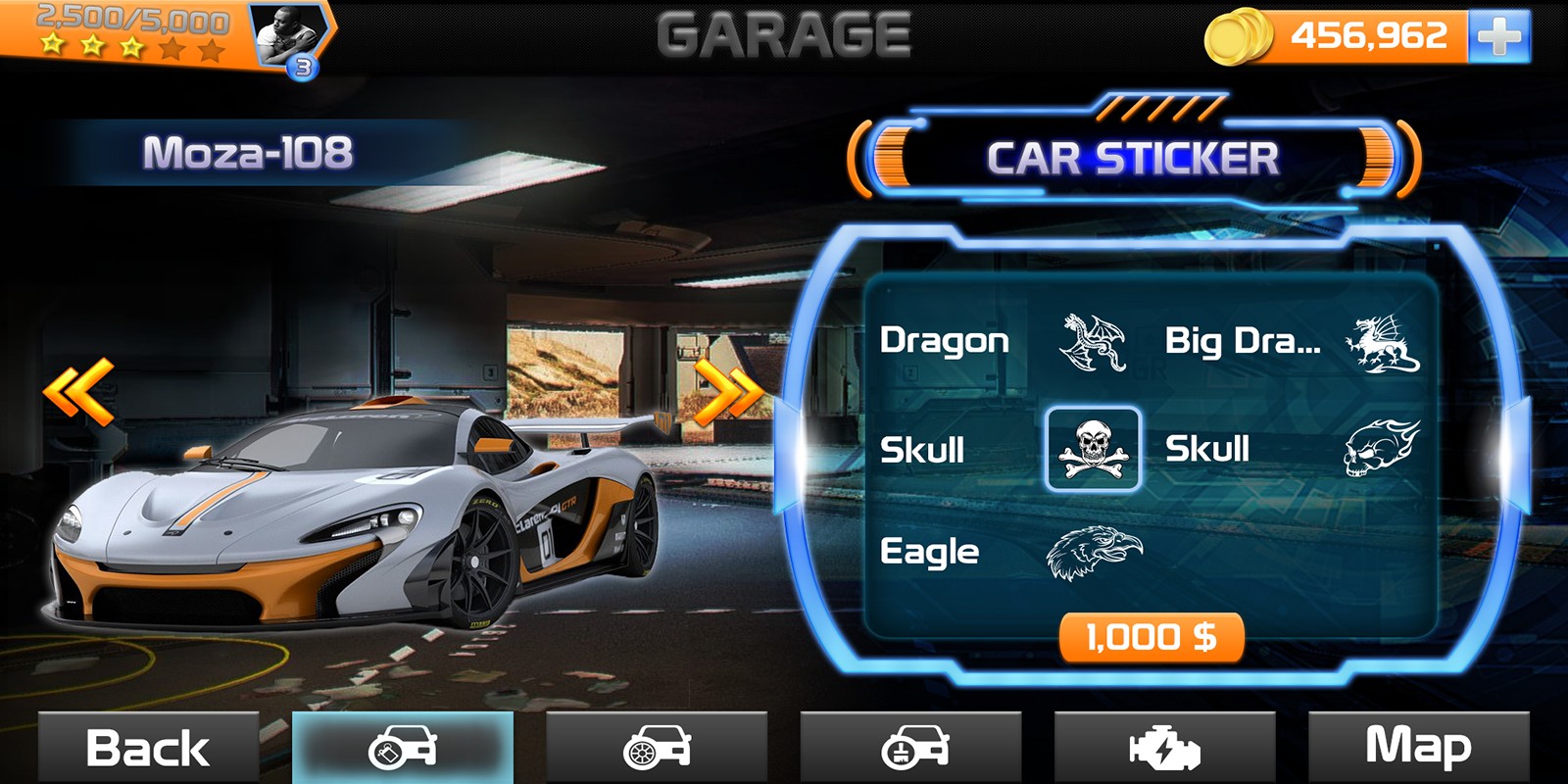This screenshot has height=784, width=1568.
Task: Open the Map screen
Action: coord(1418,748)
